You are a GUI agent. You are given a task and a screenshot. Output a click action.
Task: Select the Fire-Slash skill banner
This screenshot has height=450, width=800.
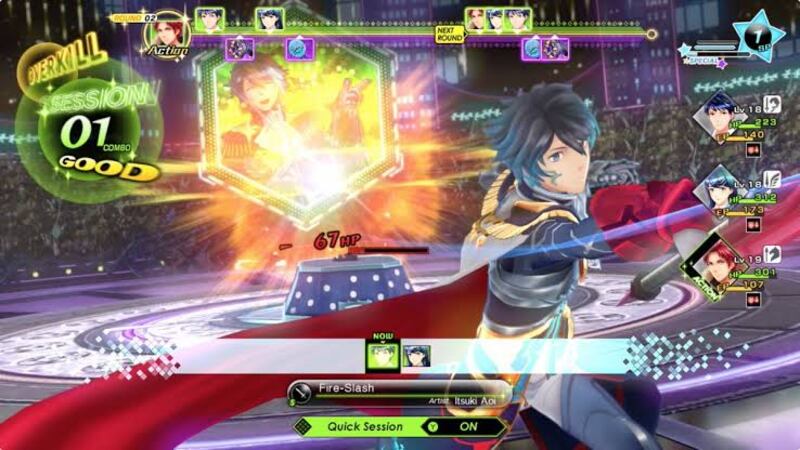(x=400, y=392)
